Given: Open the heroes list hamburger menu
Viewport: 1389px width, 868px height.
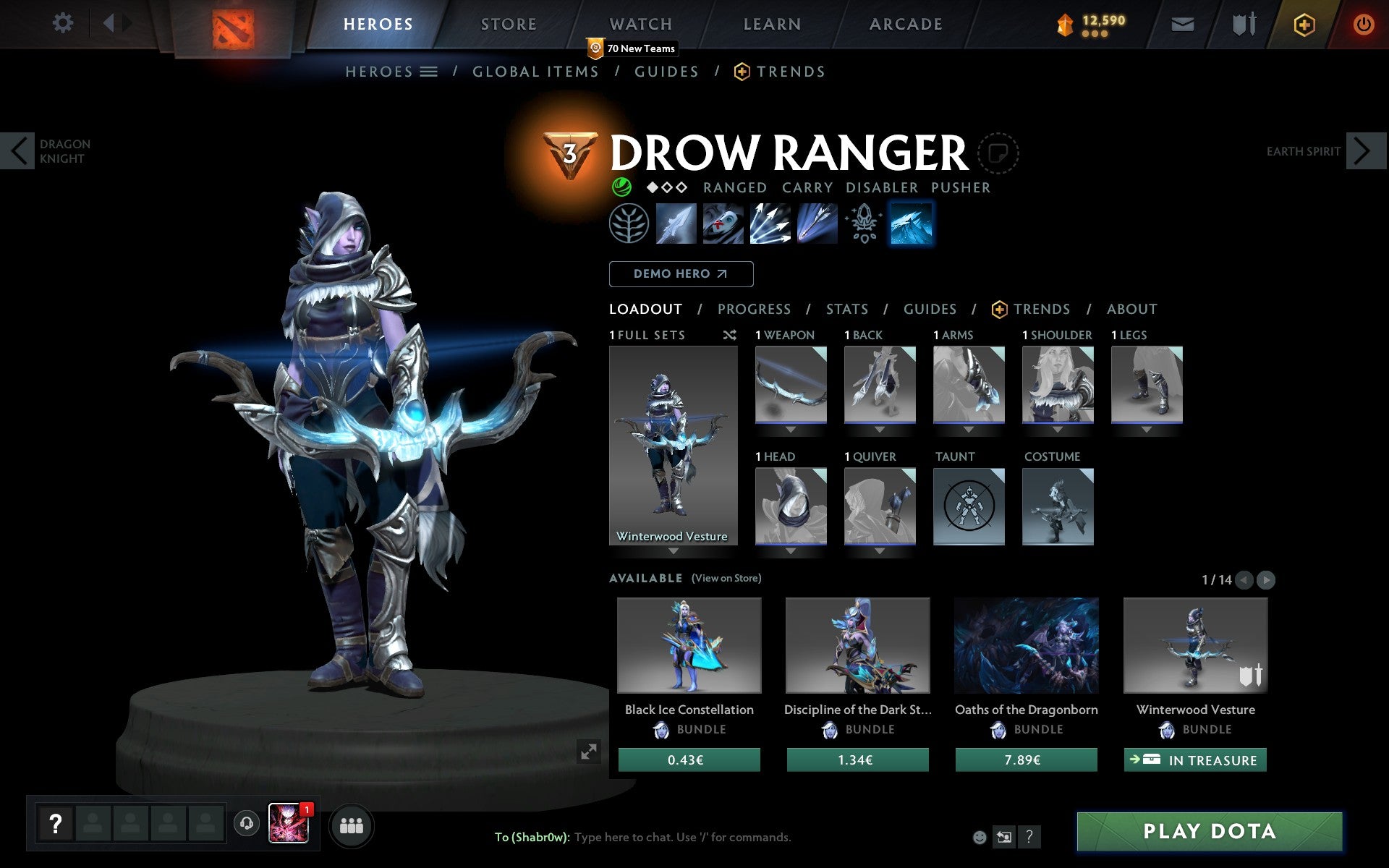Looking at the screenshot, I should click(x=430, y=72).
